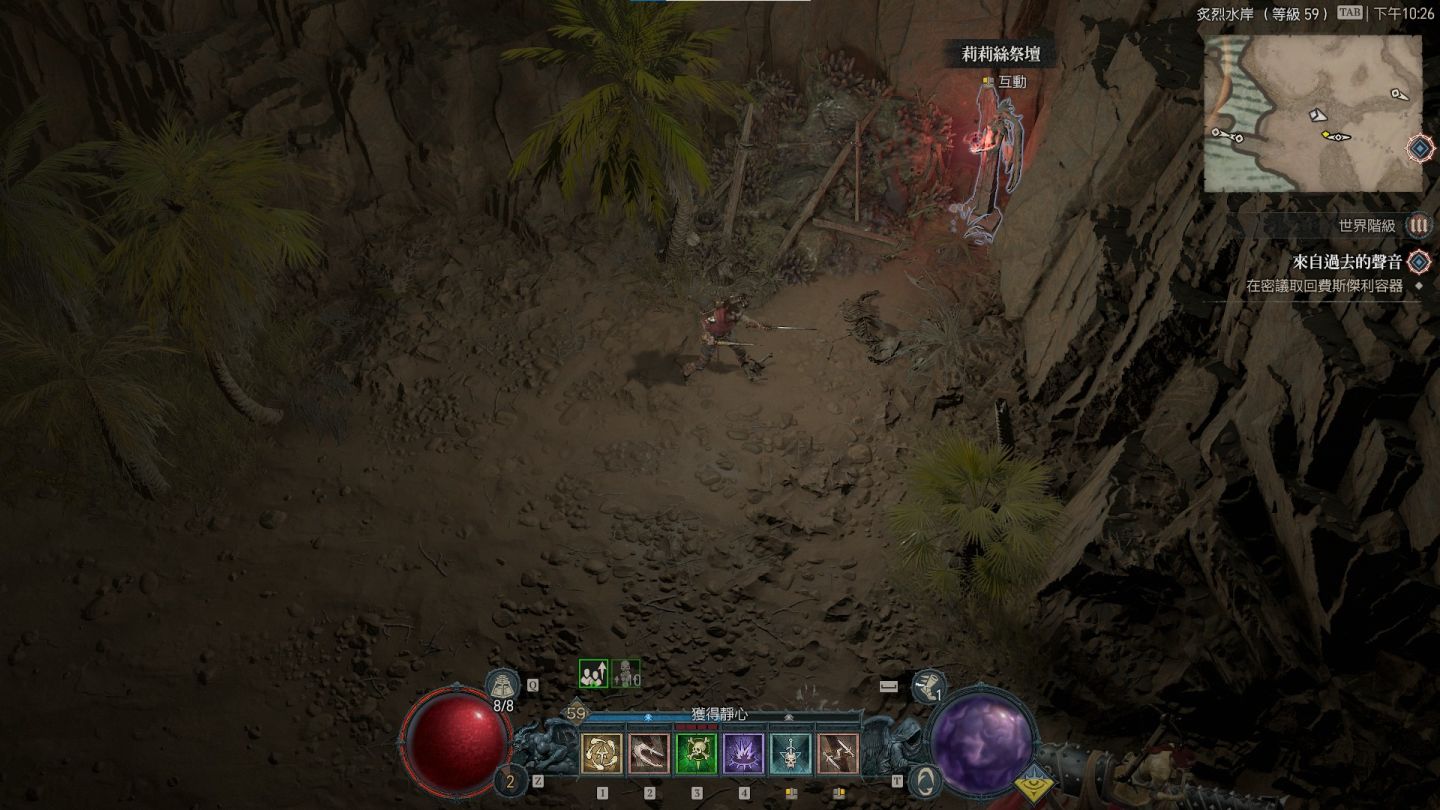Screen dimensions: 1440x810
Task: Open the minimap
Action: (x=1312, y=114)
